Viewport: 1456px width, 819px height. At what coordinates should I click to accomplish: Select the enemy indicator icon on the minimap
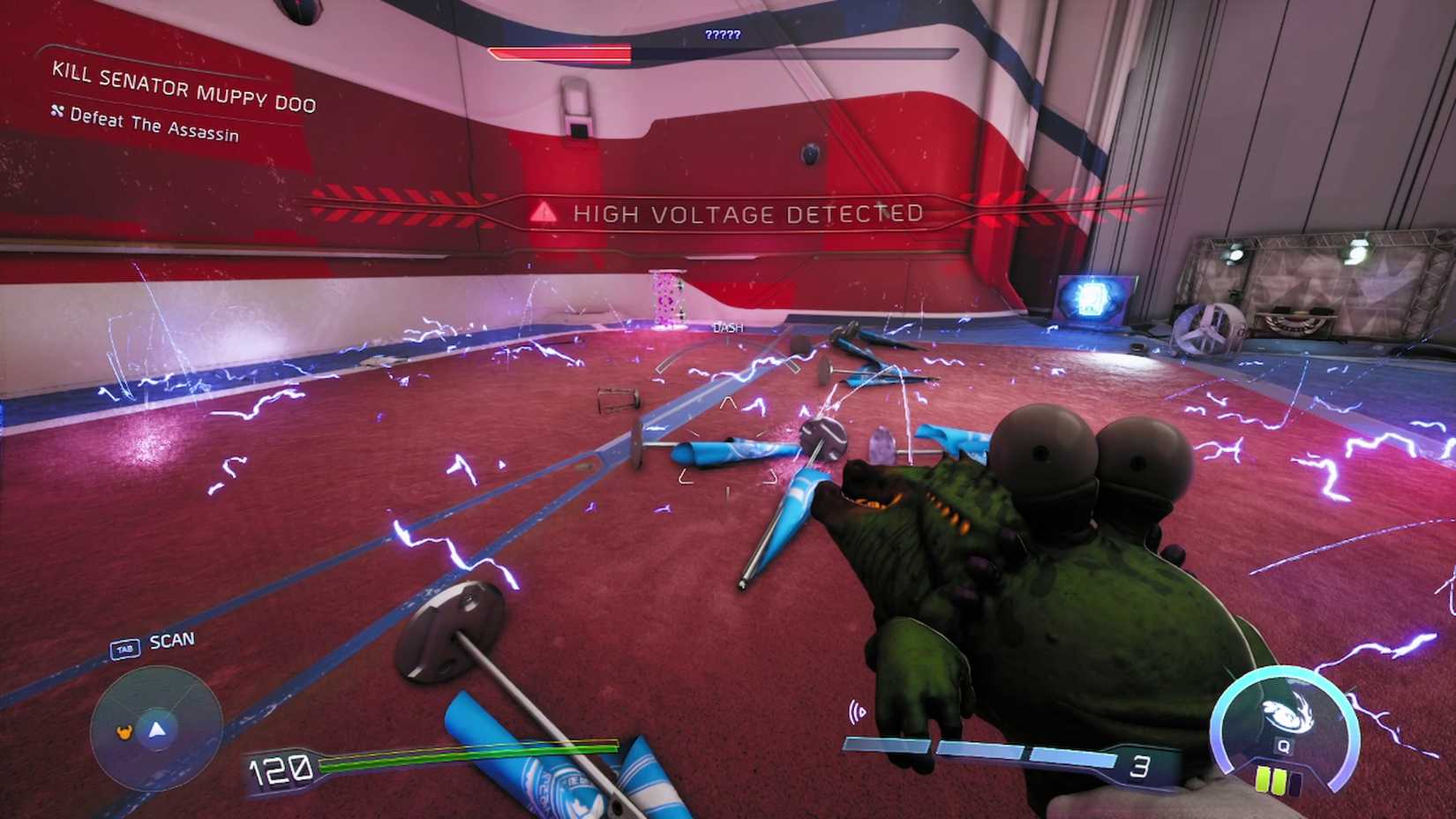tap(125, 732)
